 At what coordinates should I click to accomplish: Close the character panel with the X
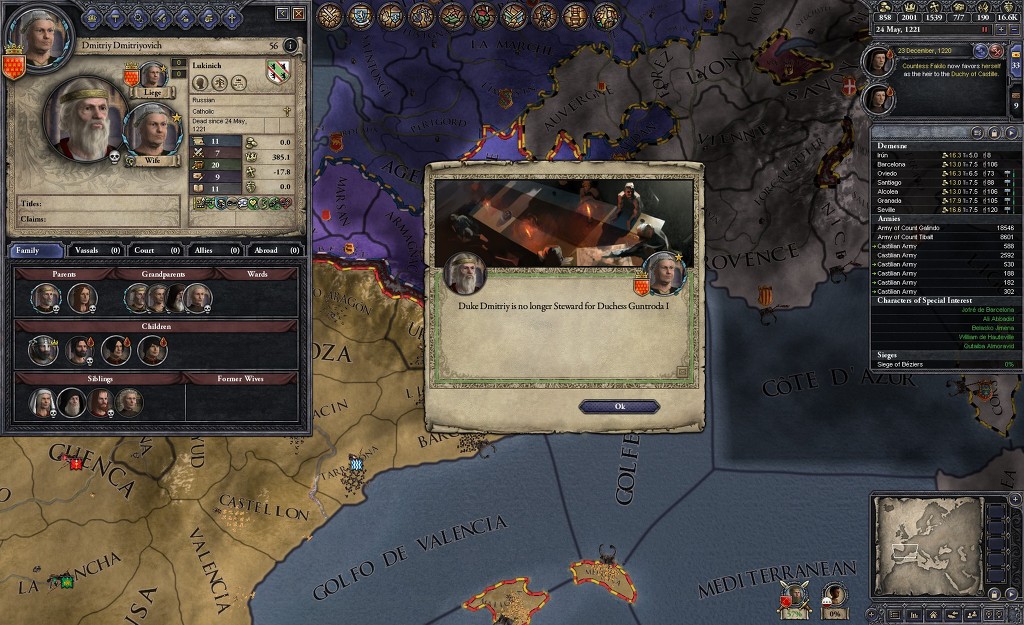pyautogui.click(x=298, y=13)
